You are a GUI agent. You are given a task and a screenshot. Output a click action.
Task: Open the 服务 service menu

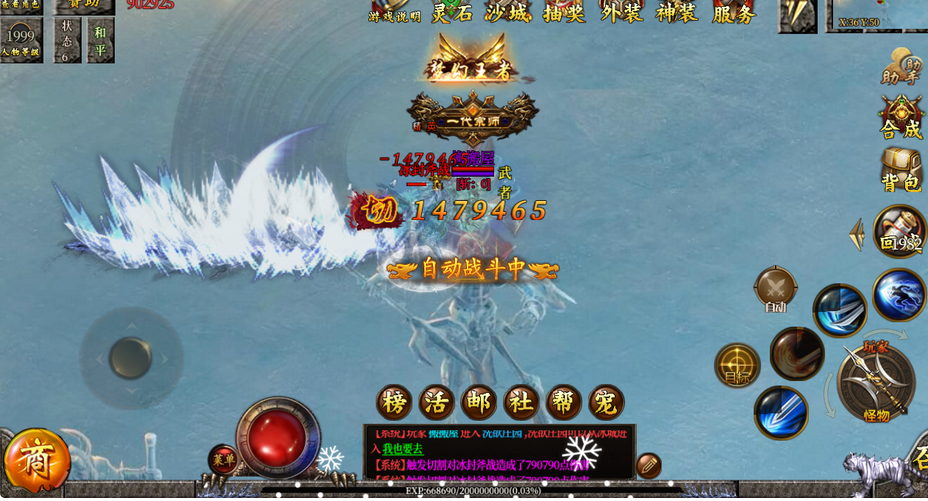[735, 13]
